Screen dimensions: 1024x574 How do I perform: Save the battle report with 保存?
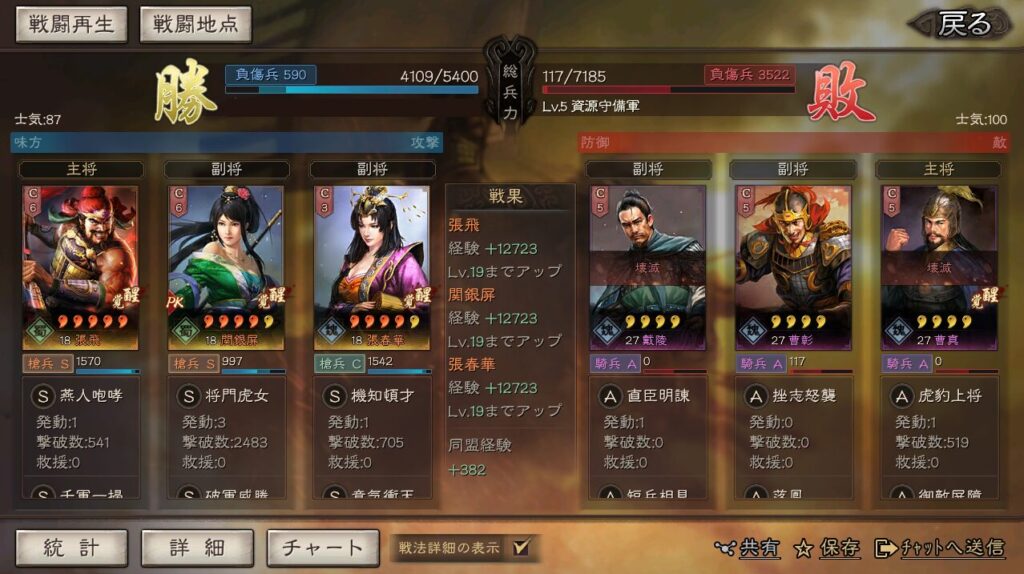tap(827, 547)
